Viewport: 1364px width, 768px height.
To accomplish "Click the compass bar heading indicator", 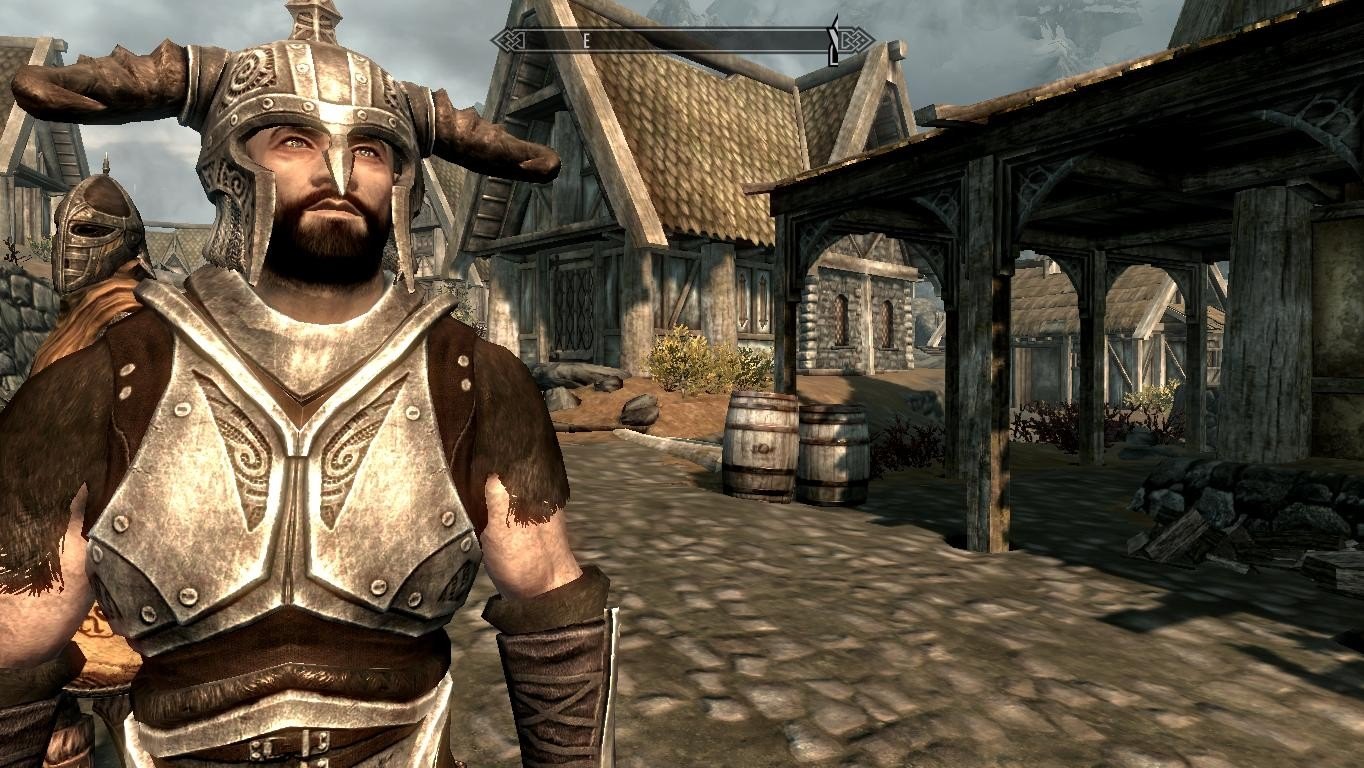I will [x=586, y=41].
